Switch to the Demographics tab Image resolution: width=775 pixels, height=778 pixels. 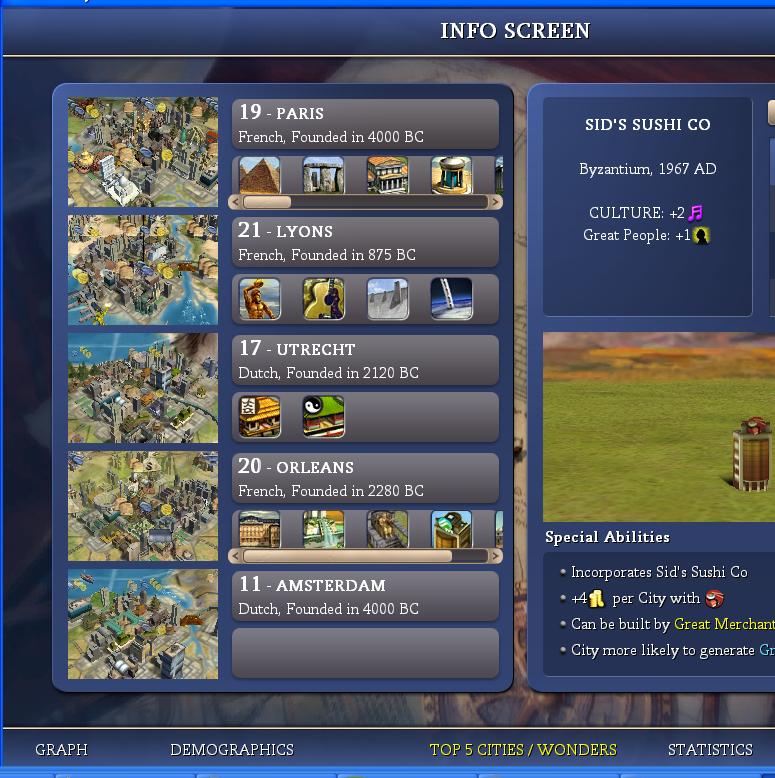[231, 749]
